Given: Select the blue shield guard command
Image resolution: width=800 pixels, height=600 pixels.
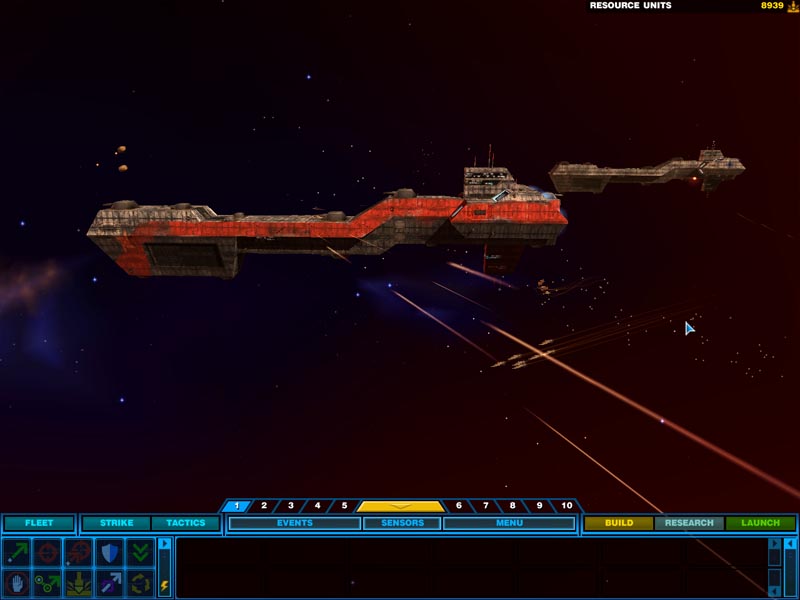Looking at the screenshot, I should click(x=108, y=552).
